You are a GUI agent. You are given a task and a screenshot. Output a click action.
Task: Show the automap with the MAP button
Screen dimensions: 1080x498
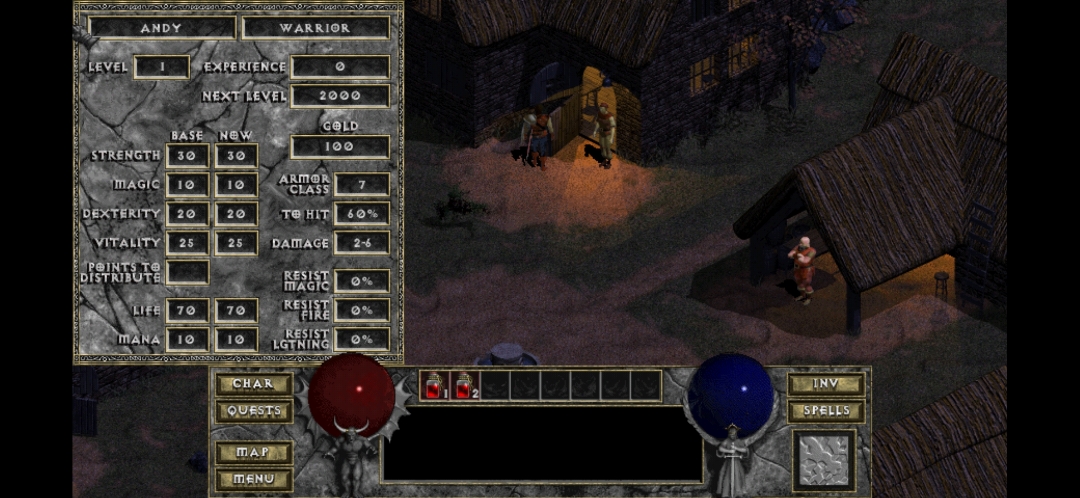tap(253, 452)
